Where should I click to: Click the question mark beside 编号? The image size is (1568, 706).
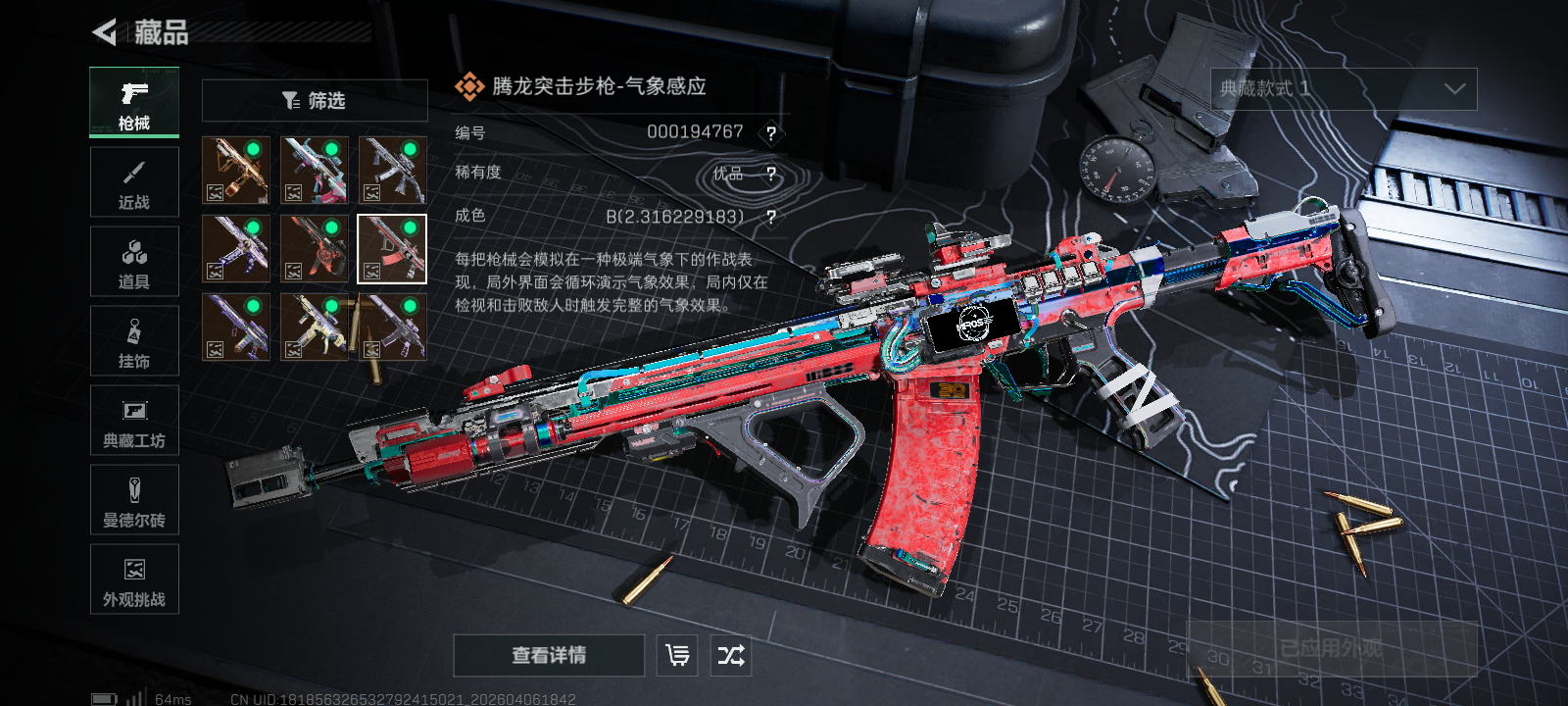point(771,133)
